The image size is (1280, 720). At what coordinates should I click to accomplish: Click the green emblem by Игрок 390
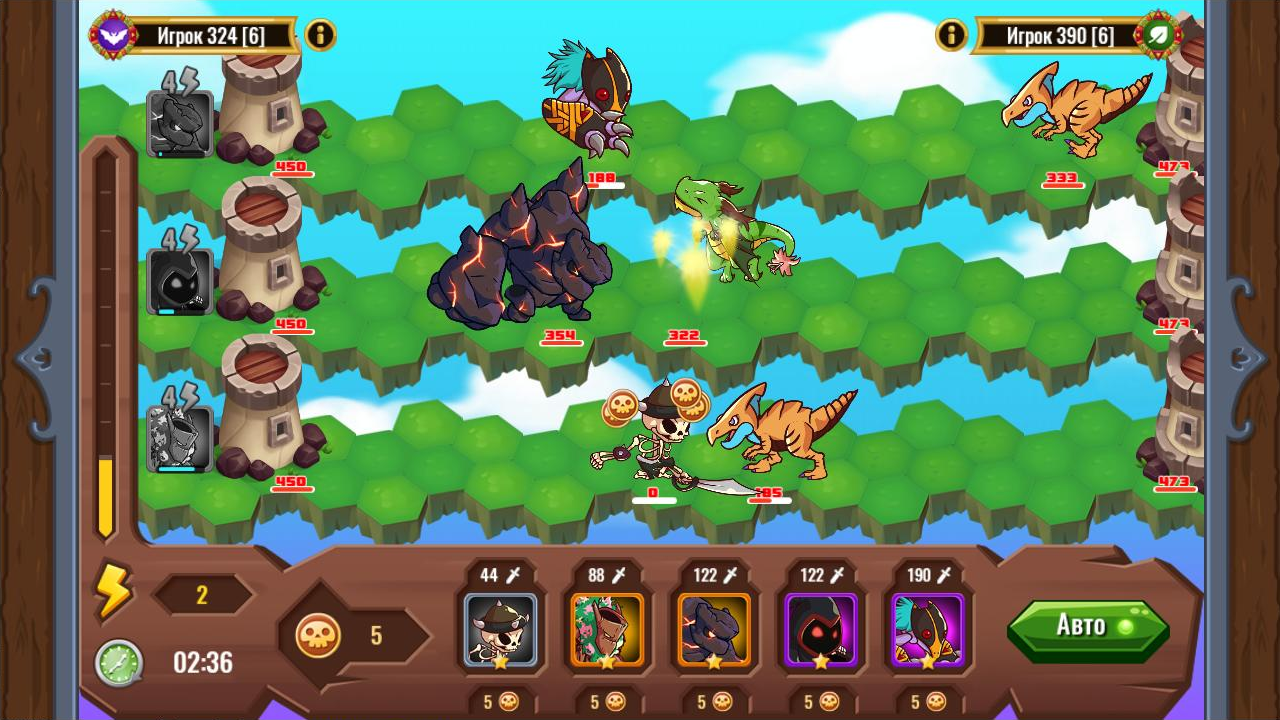[1161, 33]
